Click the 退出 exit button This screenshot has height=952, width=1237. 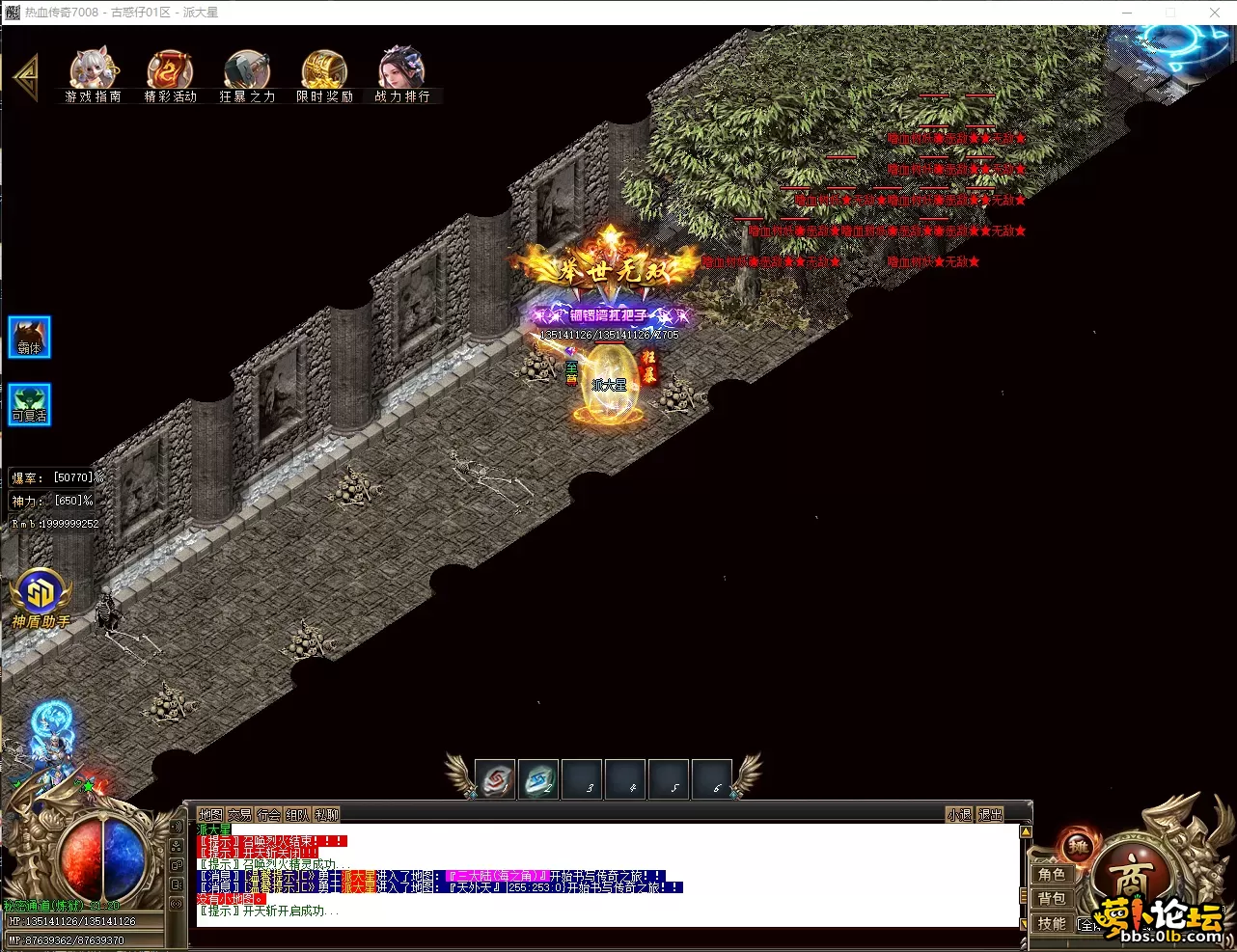pyautogui.click(x=990, y=815)
